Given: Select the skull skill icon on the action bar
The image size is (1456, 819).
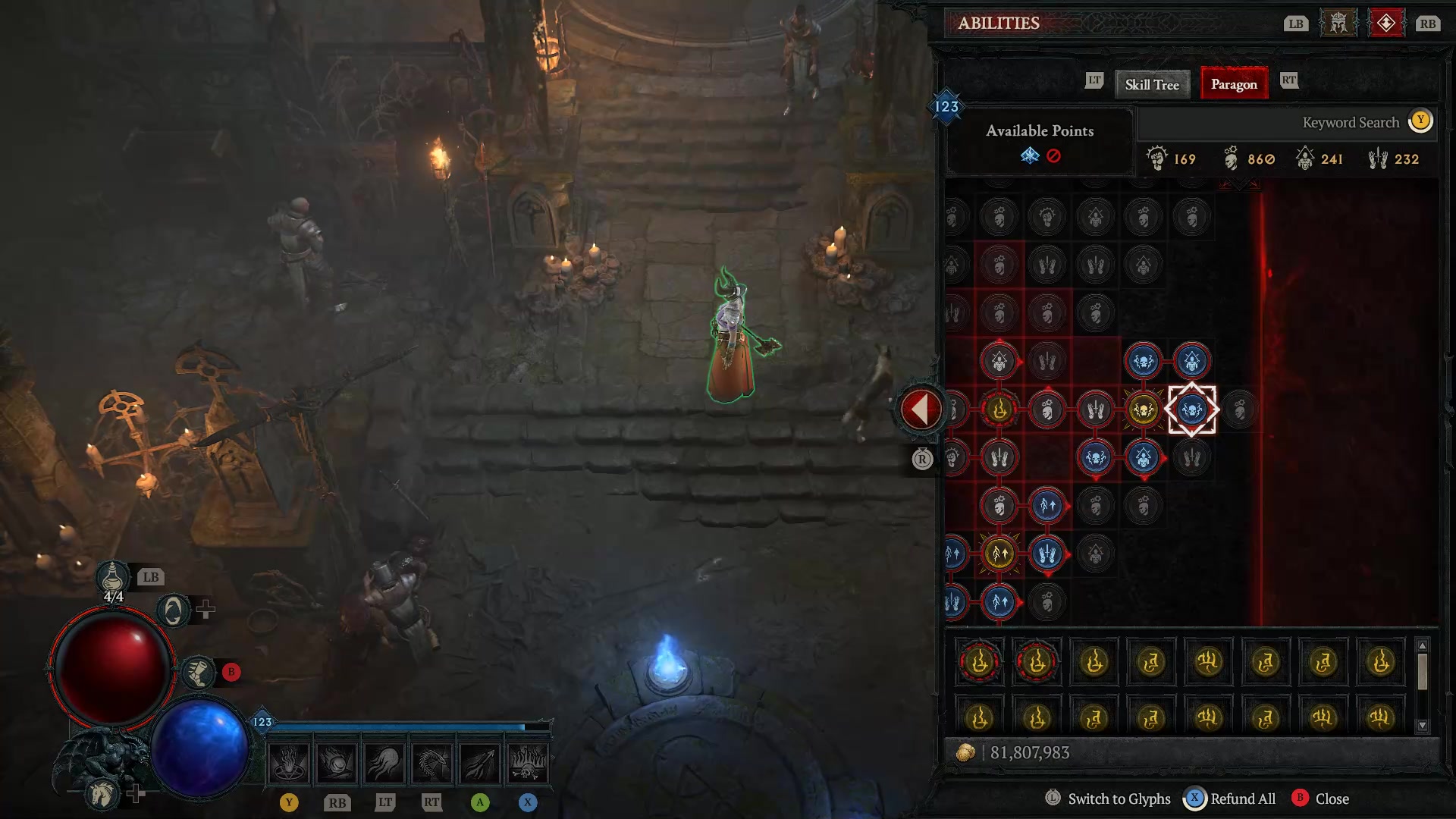Looking at the screenshot, I should [x=529, y=762].
